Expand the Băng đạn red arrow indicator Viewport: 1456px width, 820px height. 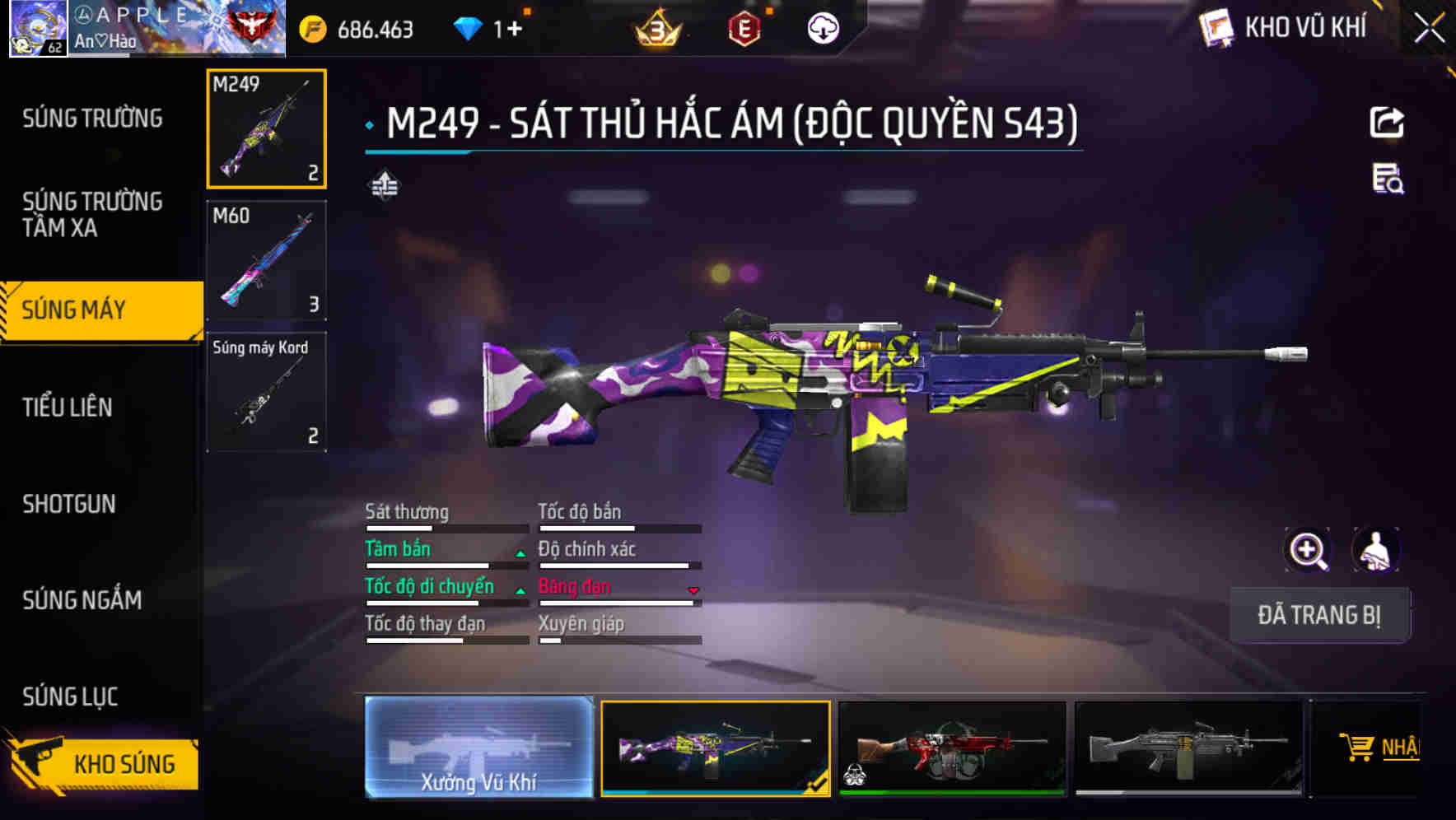click(x=693, y=591)
